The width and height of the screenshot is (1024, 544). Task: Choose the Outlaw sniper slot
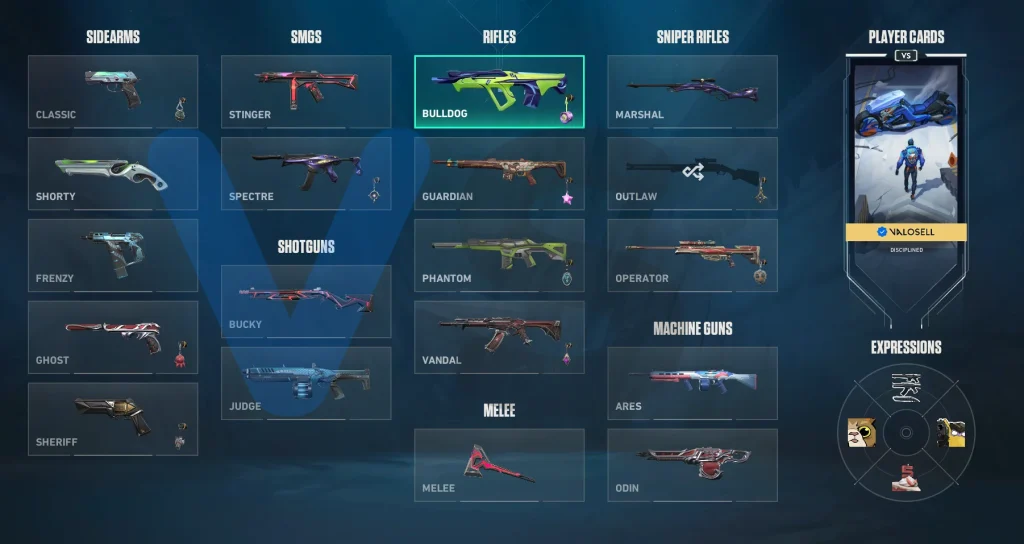click(692, 174)
